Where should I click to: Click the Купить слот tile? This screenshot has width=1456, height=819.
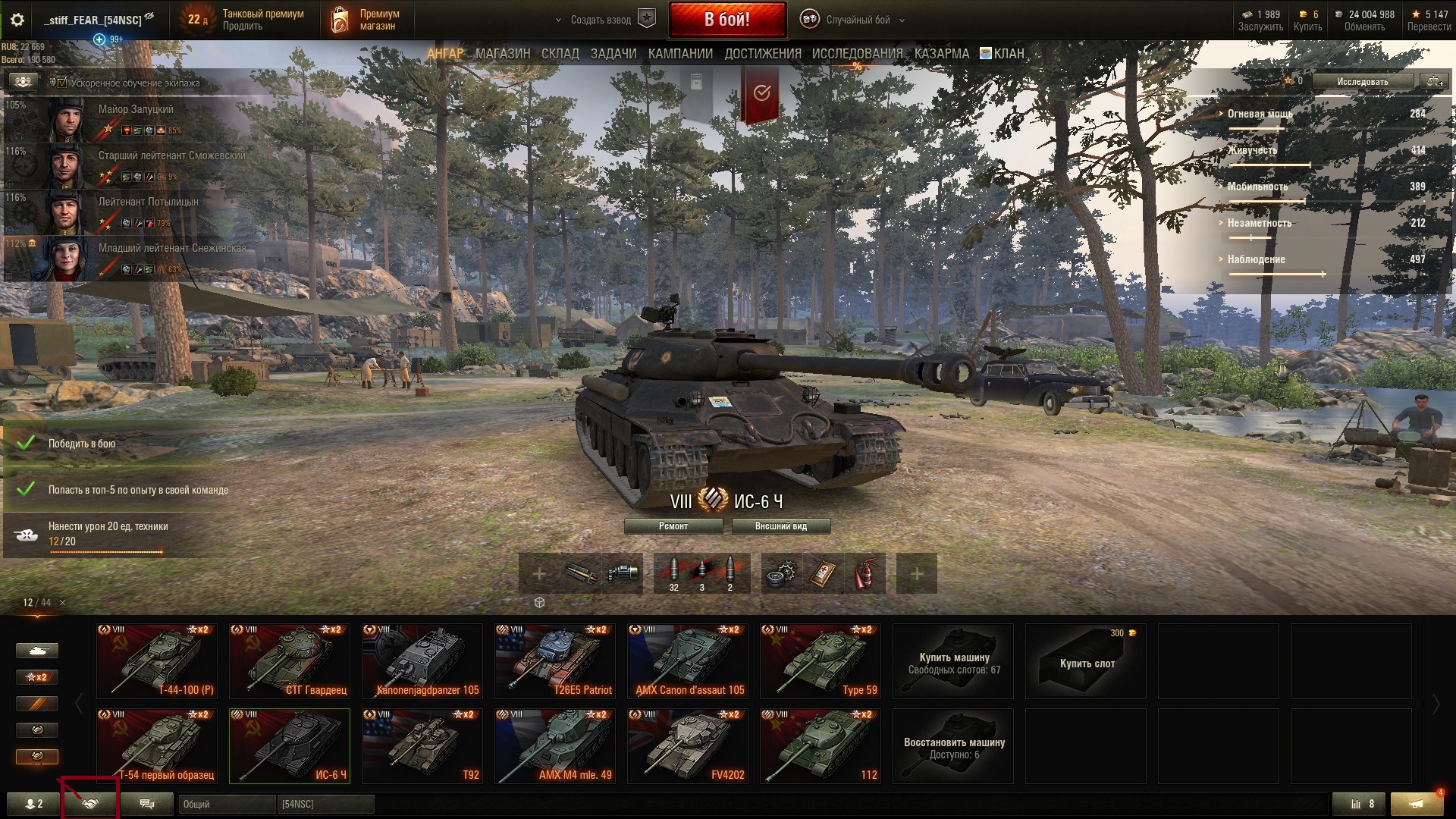click(1085, 661)
